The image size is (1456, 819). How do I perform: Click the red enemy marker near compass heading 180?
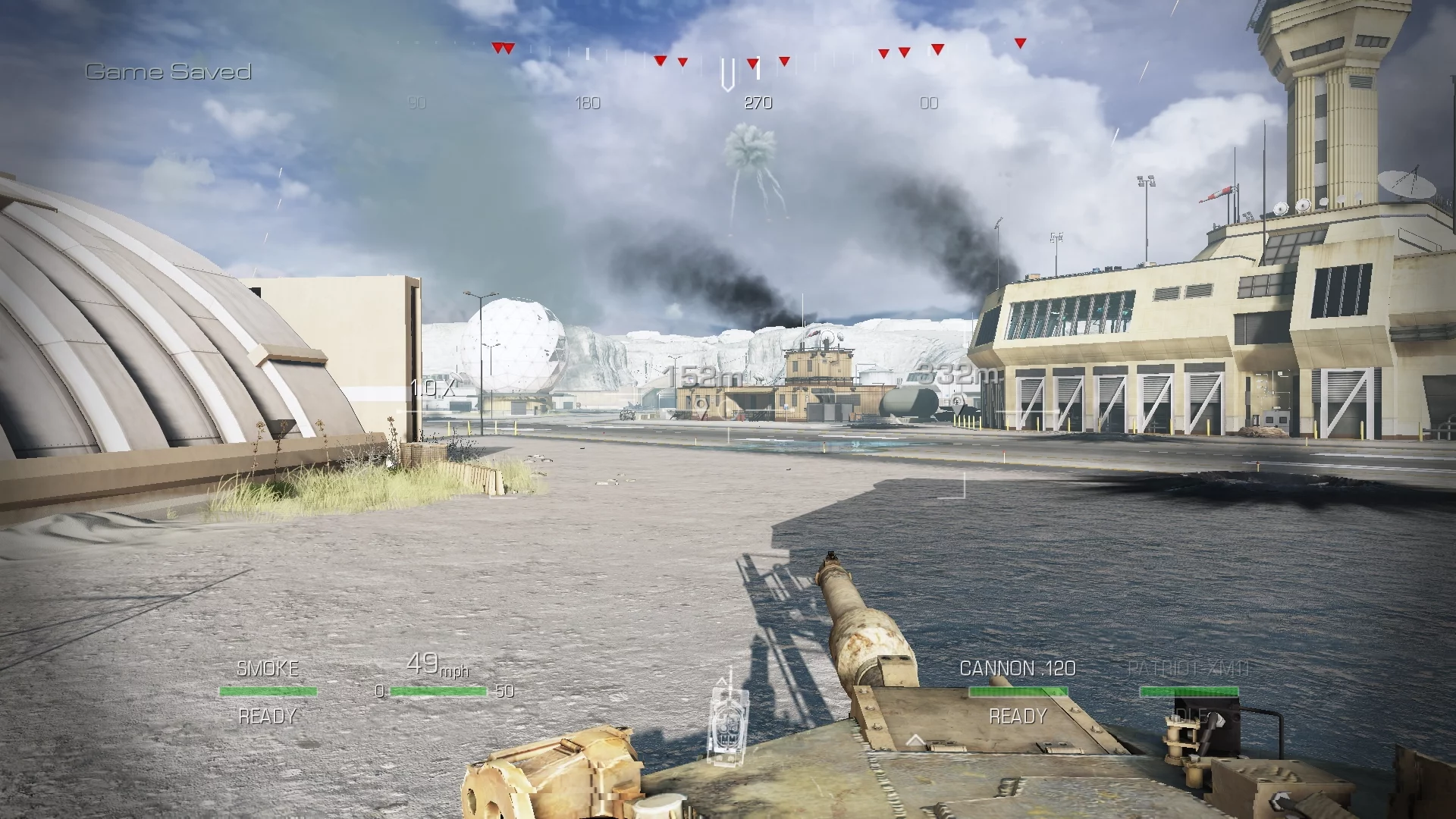pyautogui.click(x=661, y=59)
